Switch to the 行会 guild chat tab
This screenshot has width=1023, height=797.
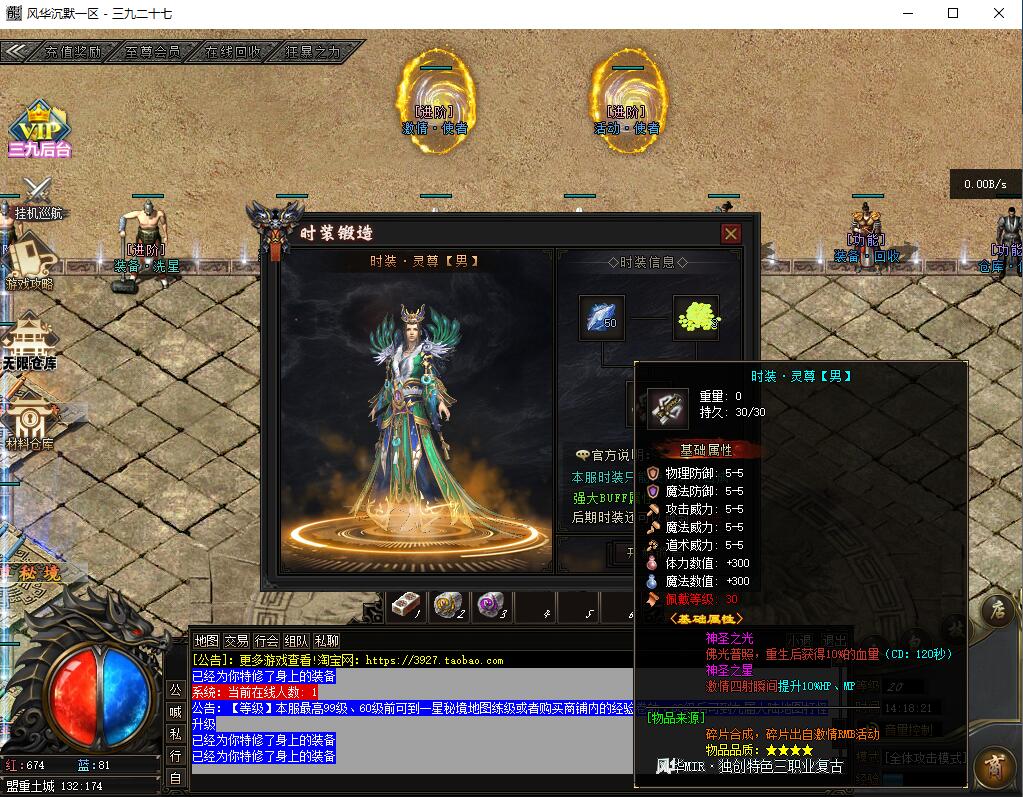tap(266, 641)
